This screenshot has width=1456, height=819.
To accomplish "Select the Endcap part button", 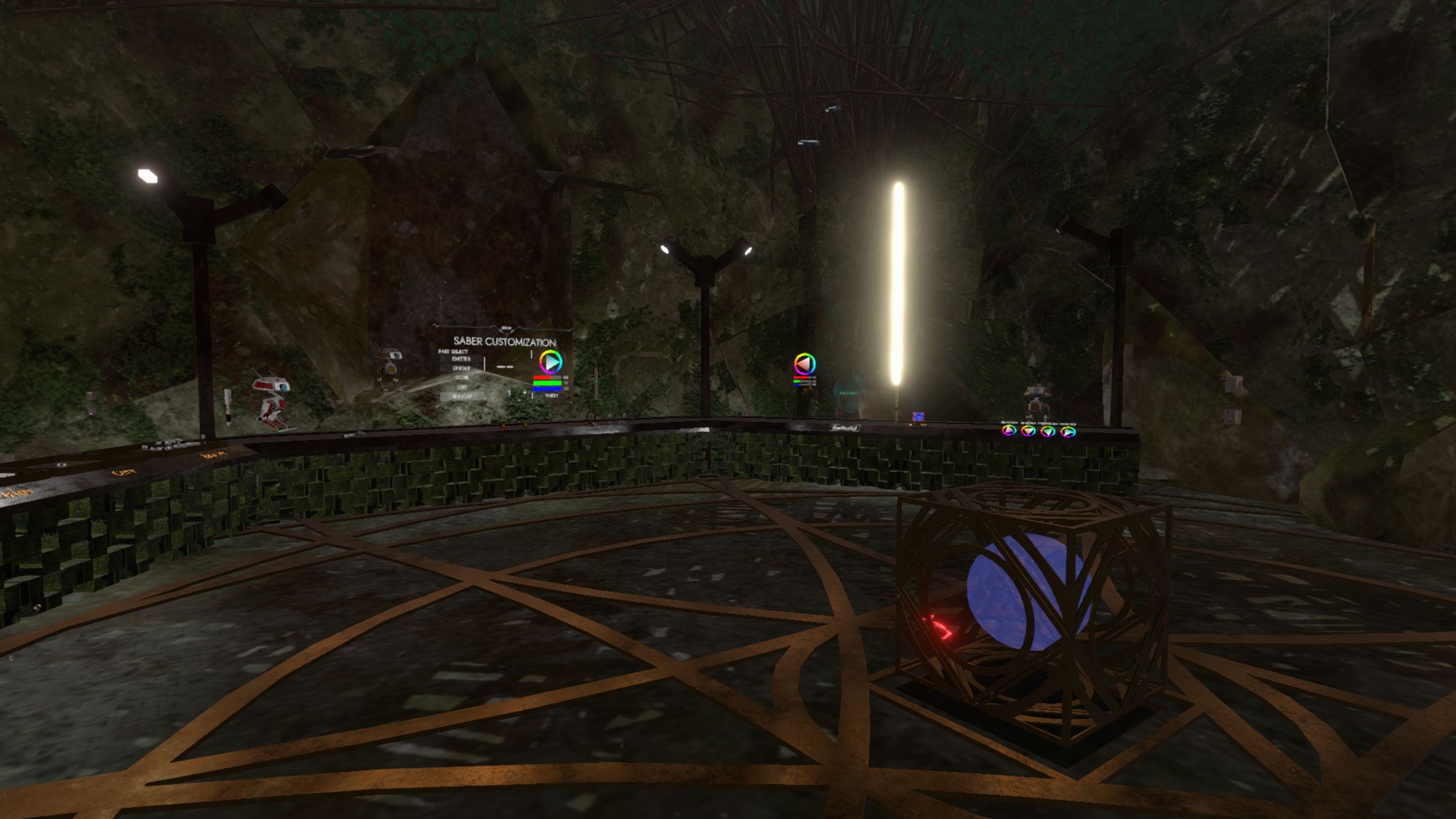I will pos(462,397).
